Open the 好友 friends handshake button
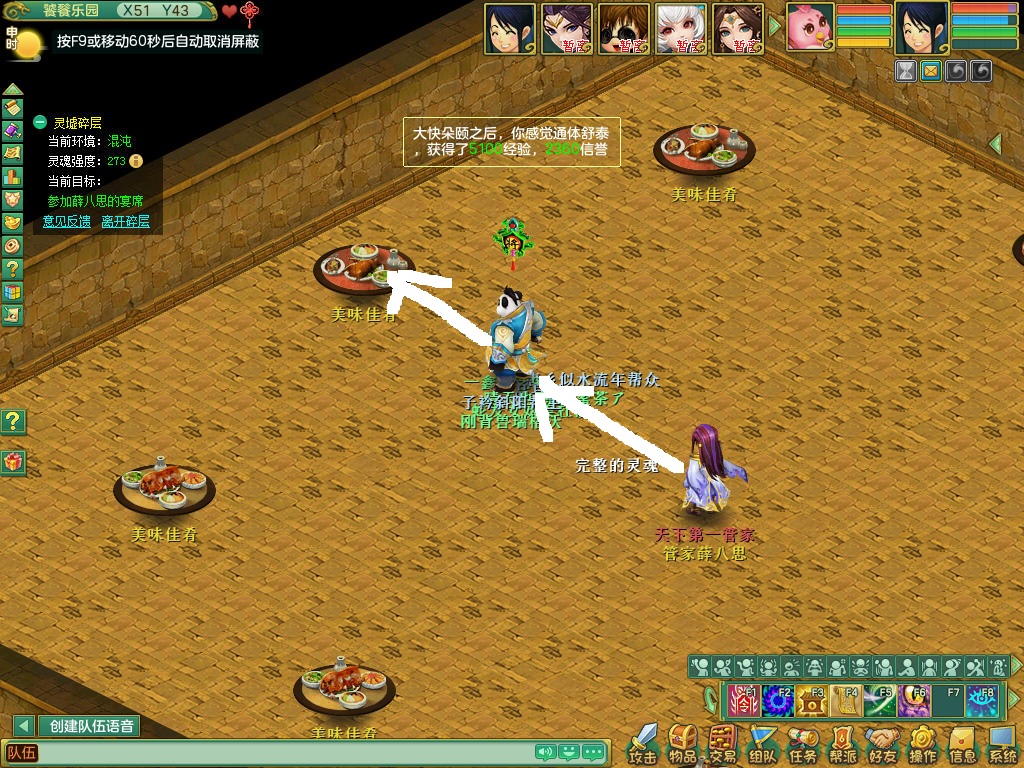The height and width of the screenshot is (768, 1024). pos(883,741)
